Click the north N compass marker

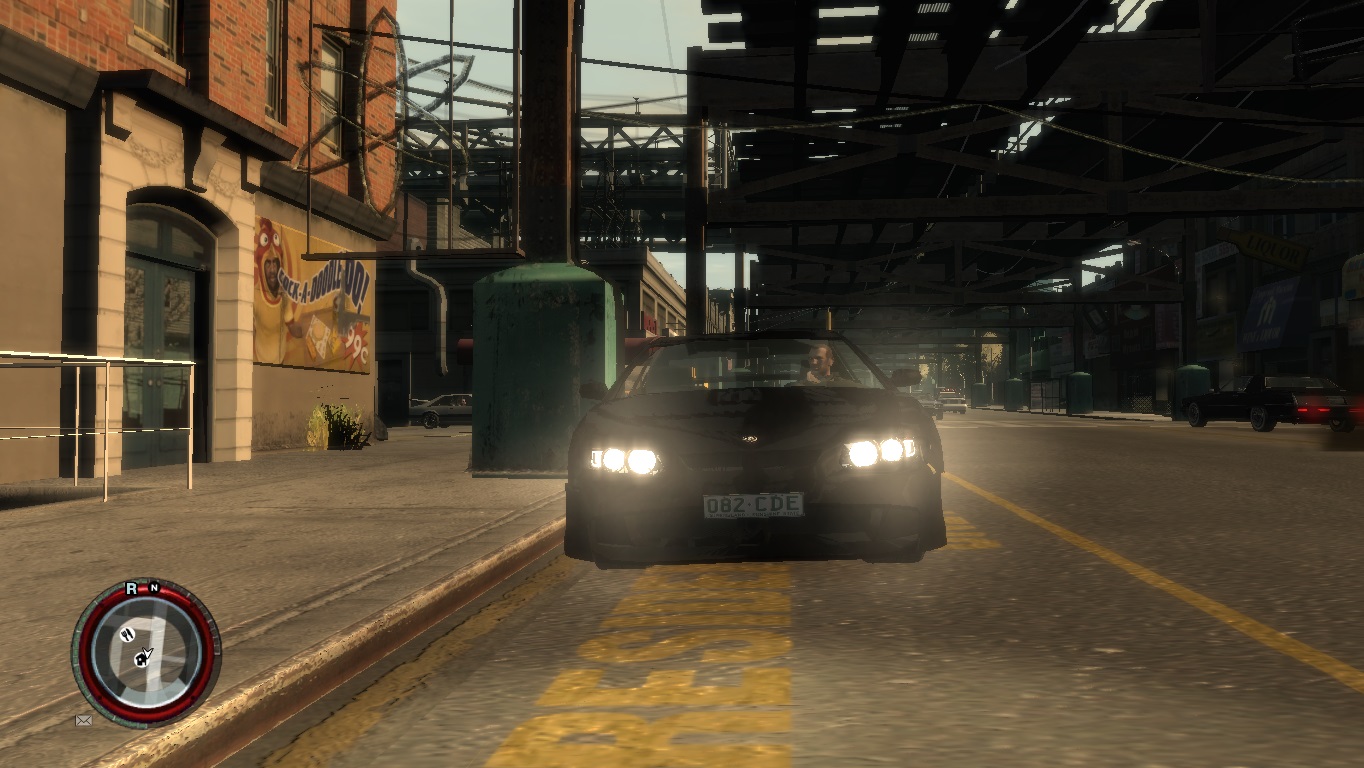click(154, 588)
